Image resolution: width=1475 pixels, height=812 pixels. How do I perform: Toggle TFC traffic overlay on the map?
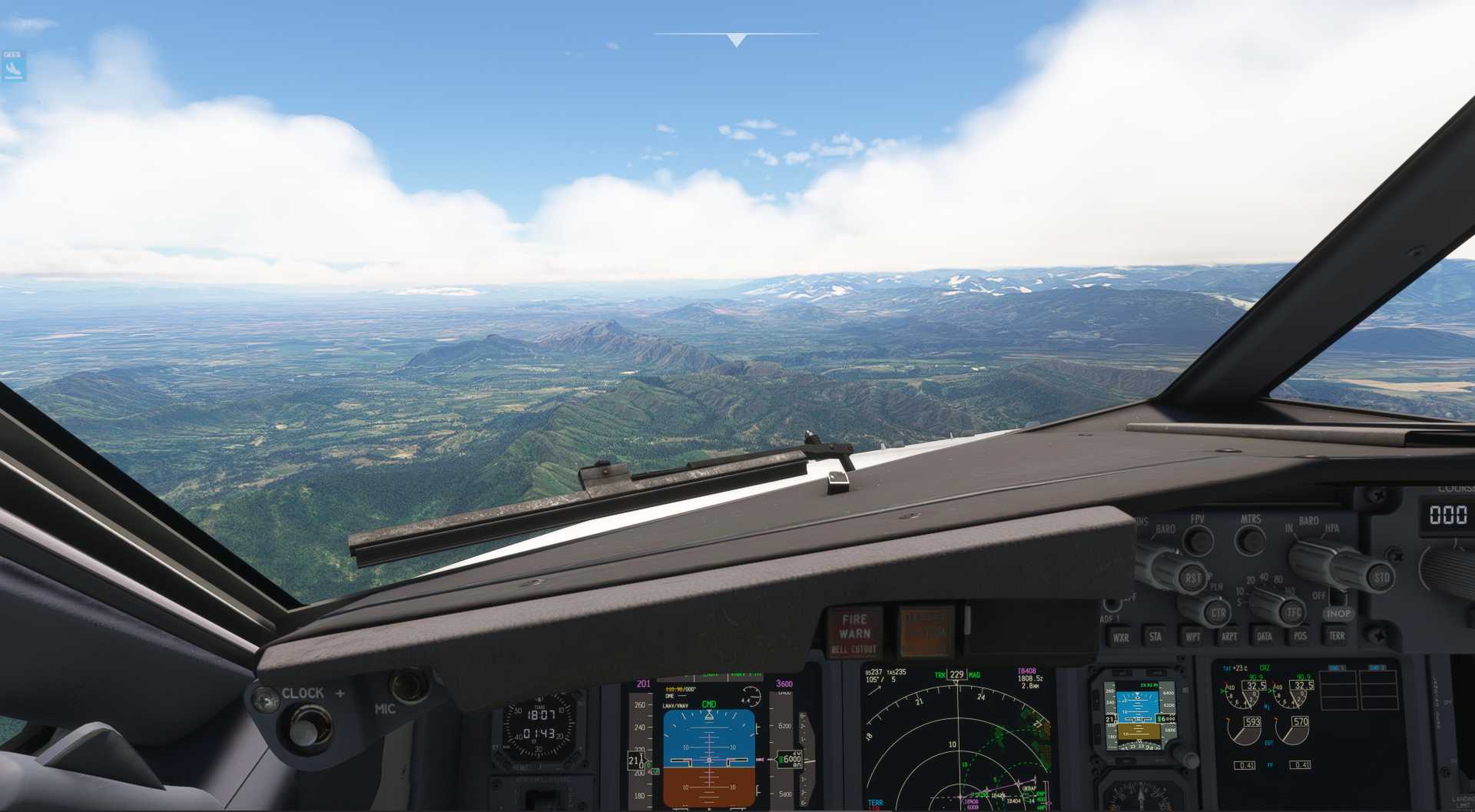[x=1292, y=612]
